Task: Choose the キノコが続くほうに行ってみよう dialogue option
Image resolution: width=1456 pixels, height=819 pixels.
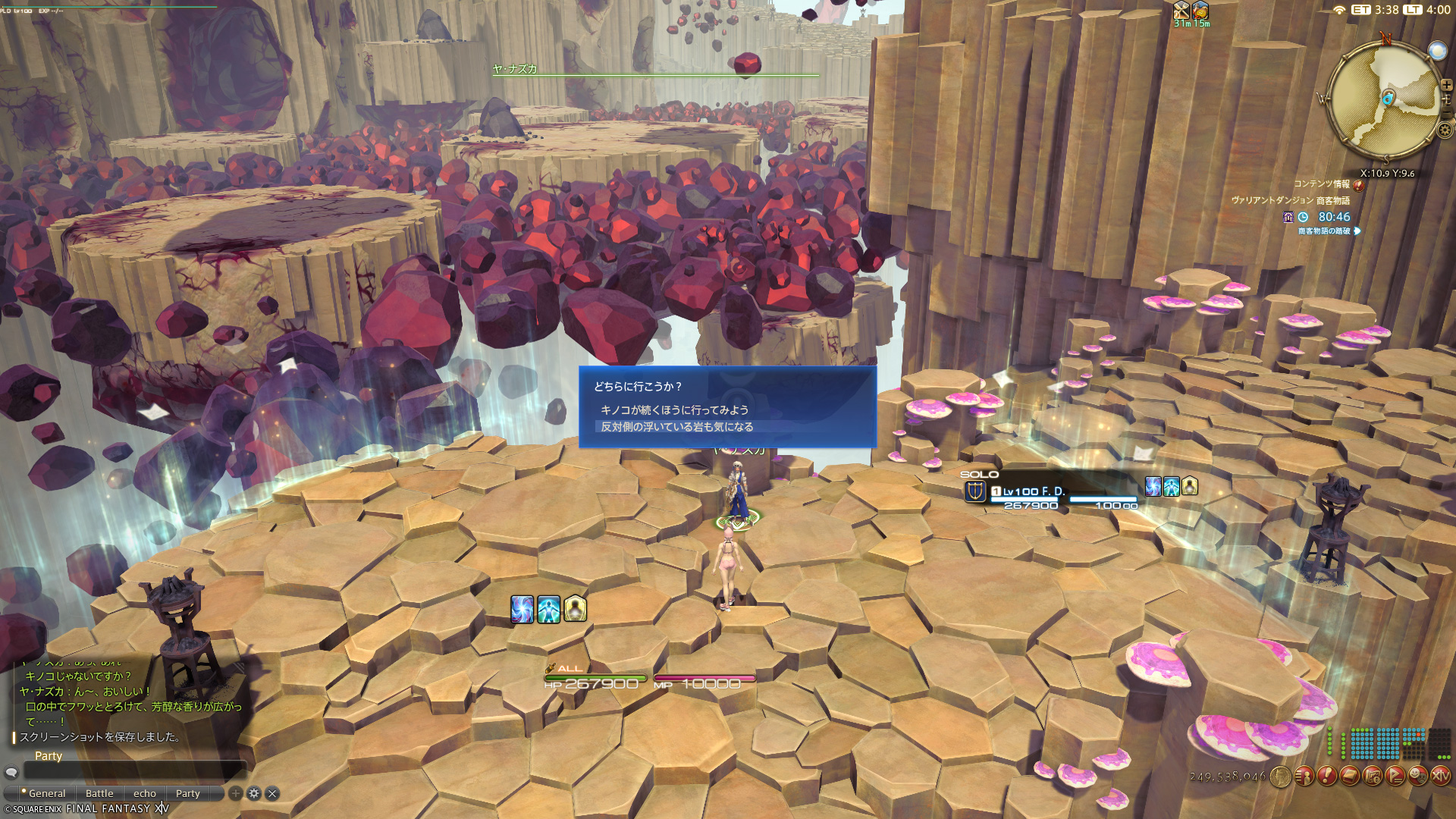Action: pyautogui.click(x=674, y=410)
